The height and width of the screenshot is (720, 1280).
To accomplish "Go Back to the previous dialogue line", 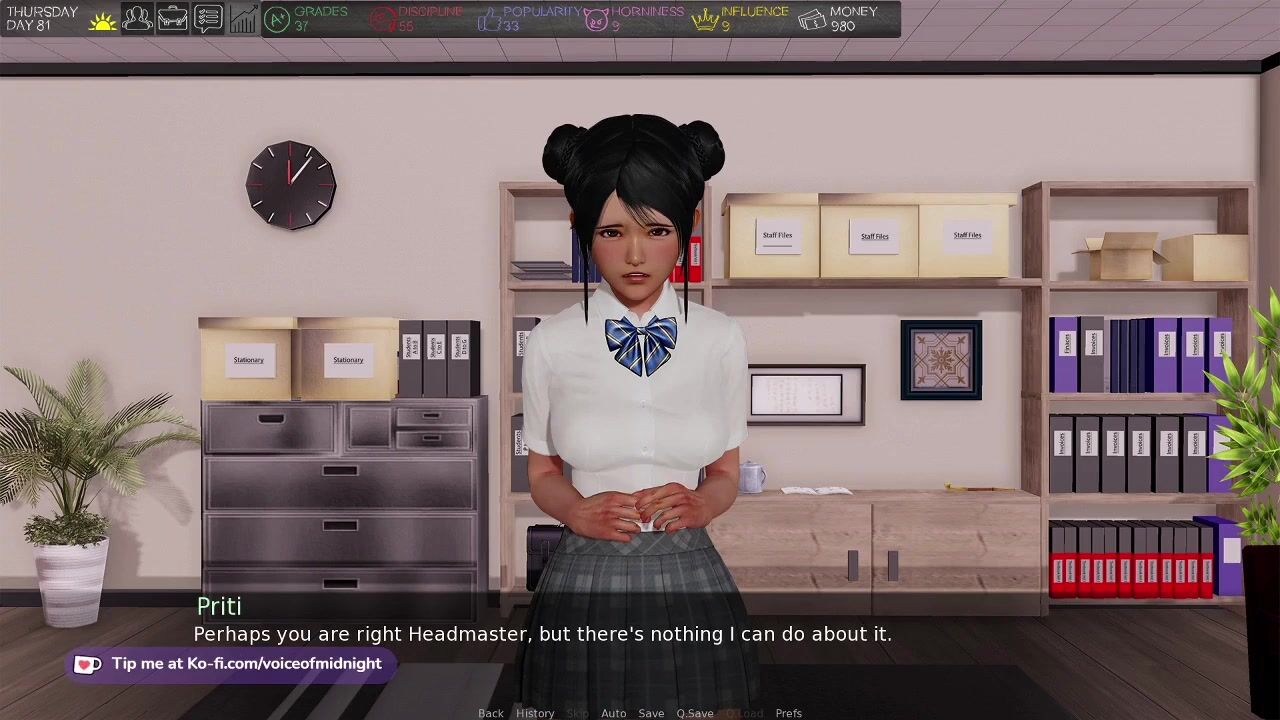I will click(x=490, y=713).
